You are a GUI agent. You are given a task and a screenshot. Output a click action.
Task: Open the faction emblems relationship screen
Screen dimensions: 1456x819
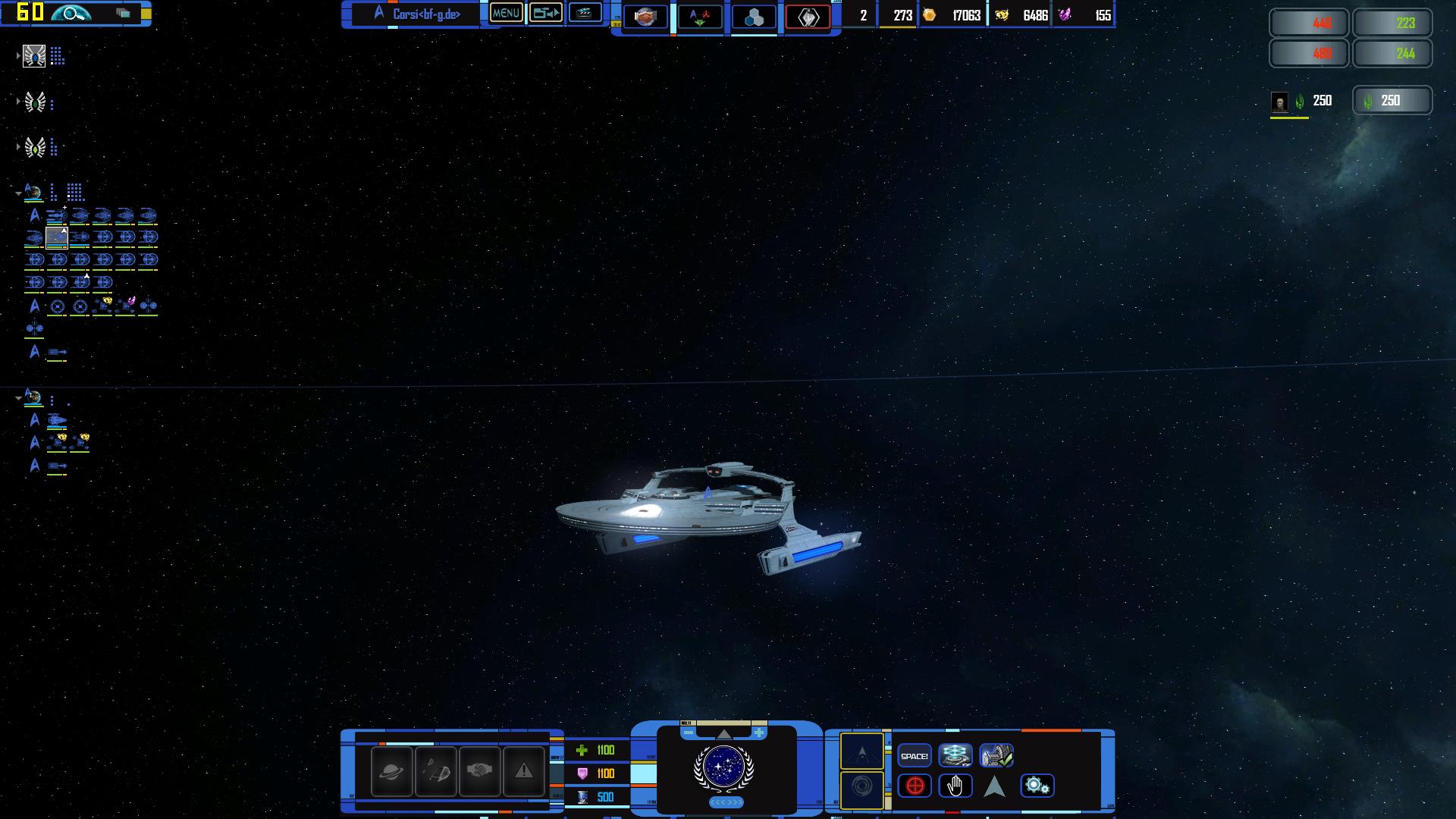[699, 17]
